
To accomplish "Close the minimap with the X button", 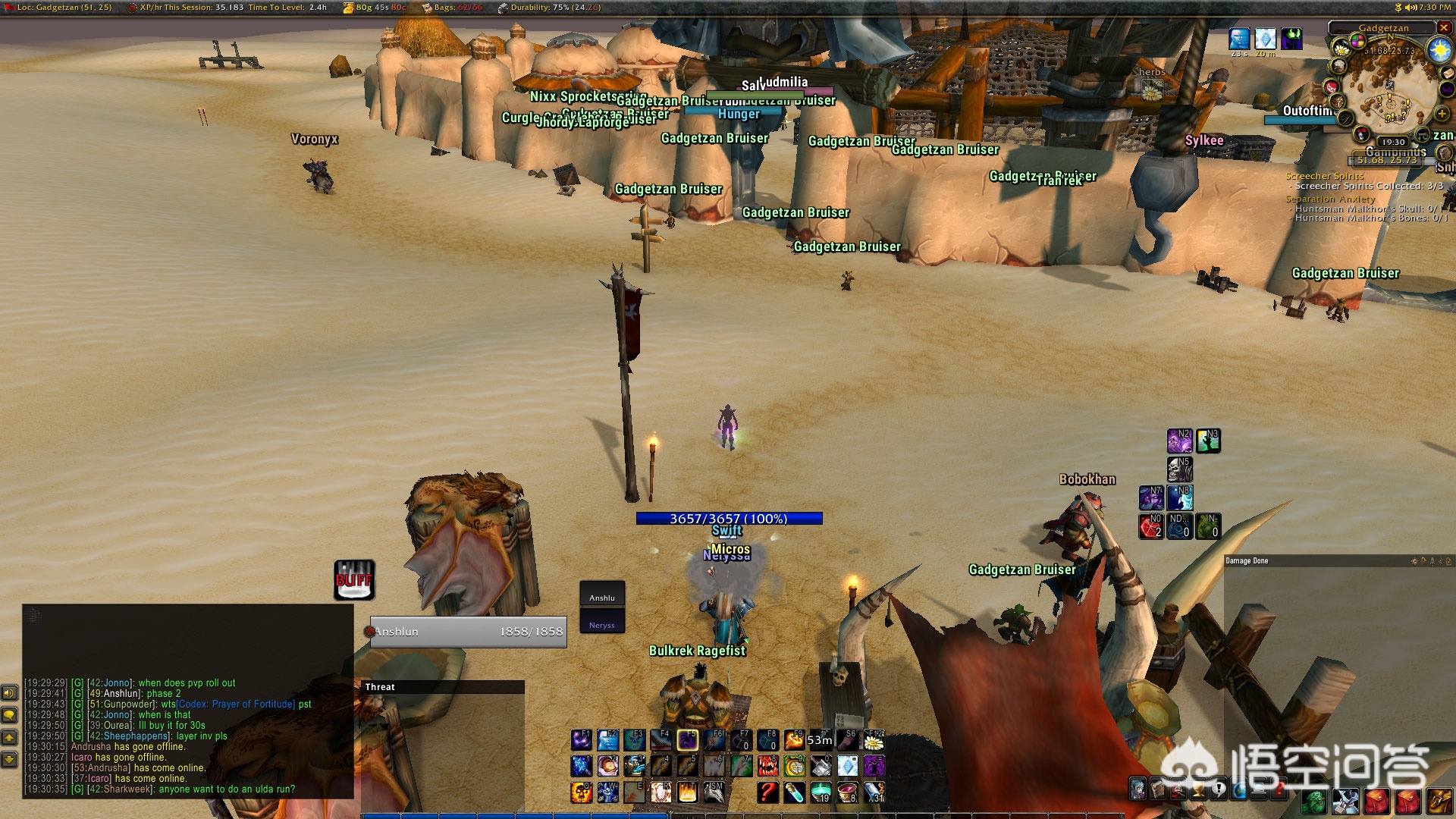I will coord(1444,28).
